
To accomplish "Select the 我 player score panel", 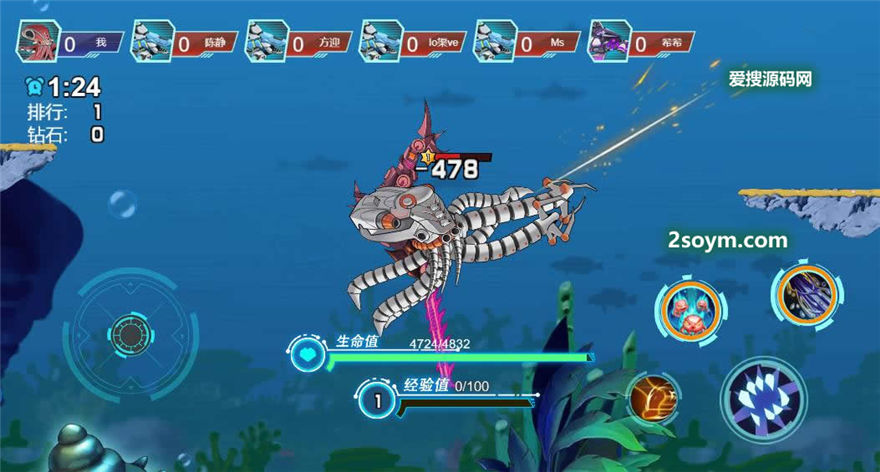I will pos(71,43).
